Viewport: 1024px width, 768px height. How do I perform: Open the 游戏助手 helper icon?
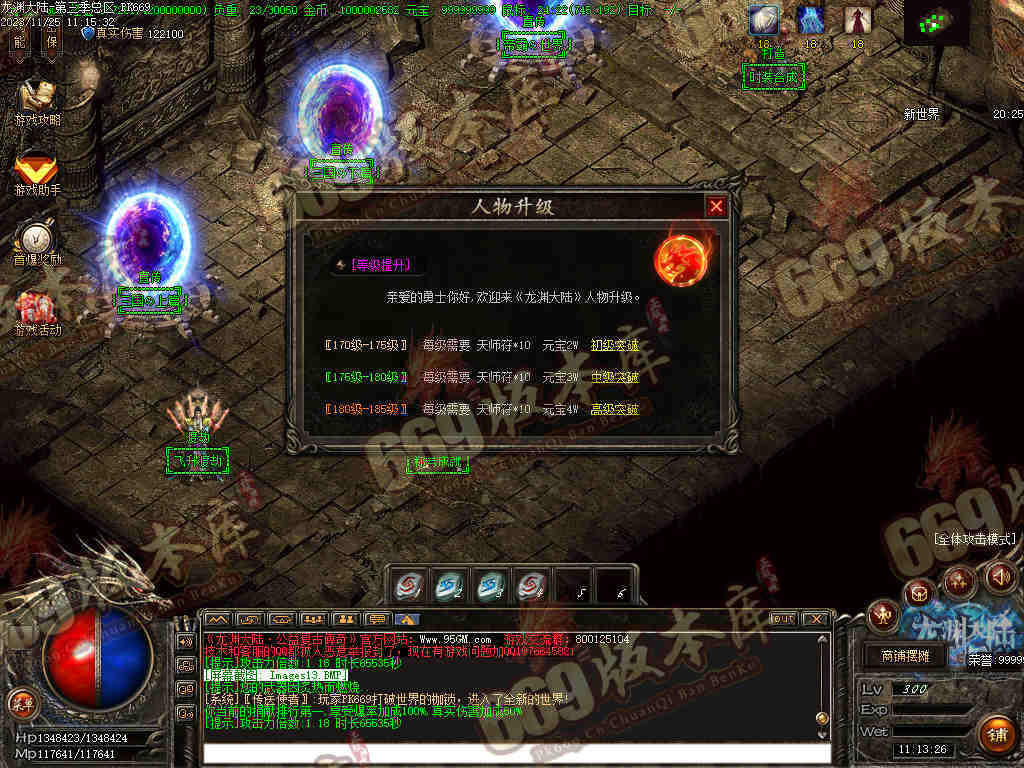(x=37, y=172)
